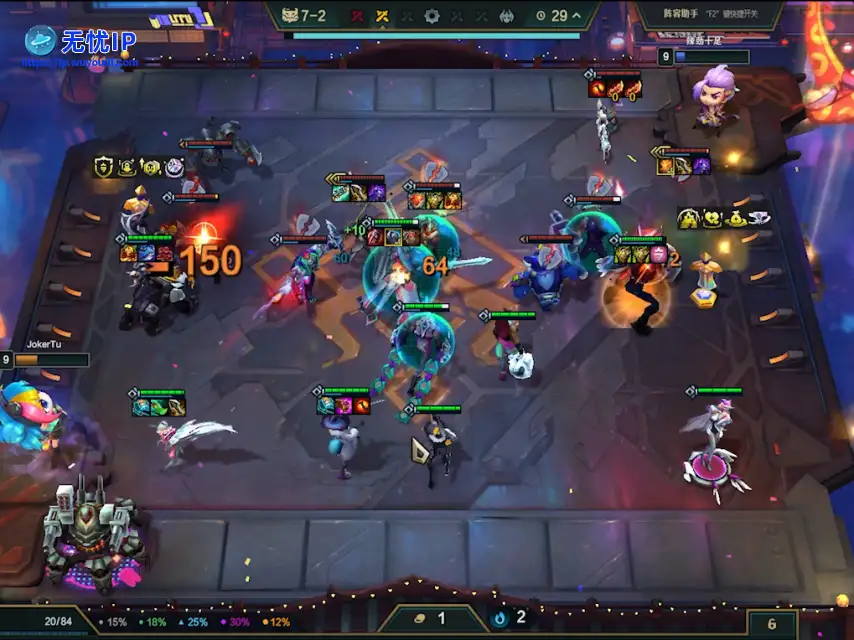The image size is (854, 640).
Task: Click the red crossed-swords completed round icon
Action: coord(357,16)
